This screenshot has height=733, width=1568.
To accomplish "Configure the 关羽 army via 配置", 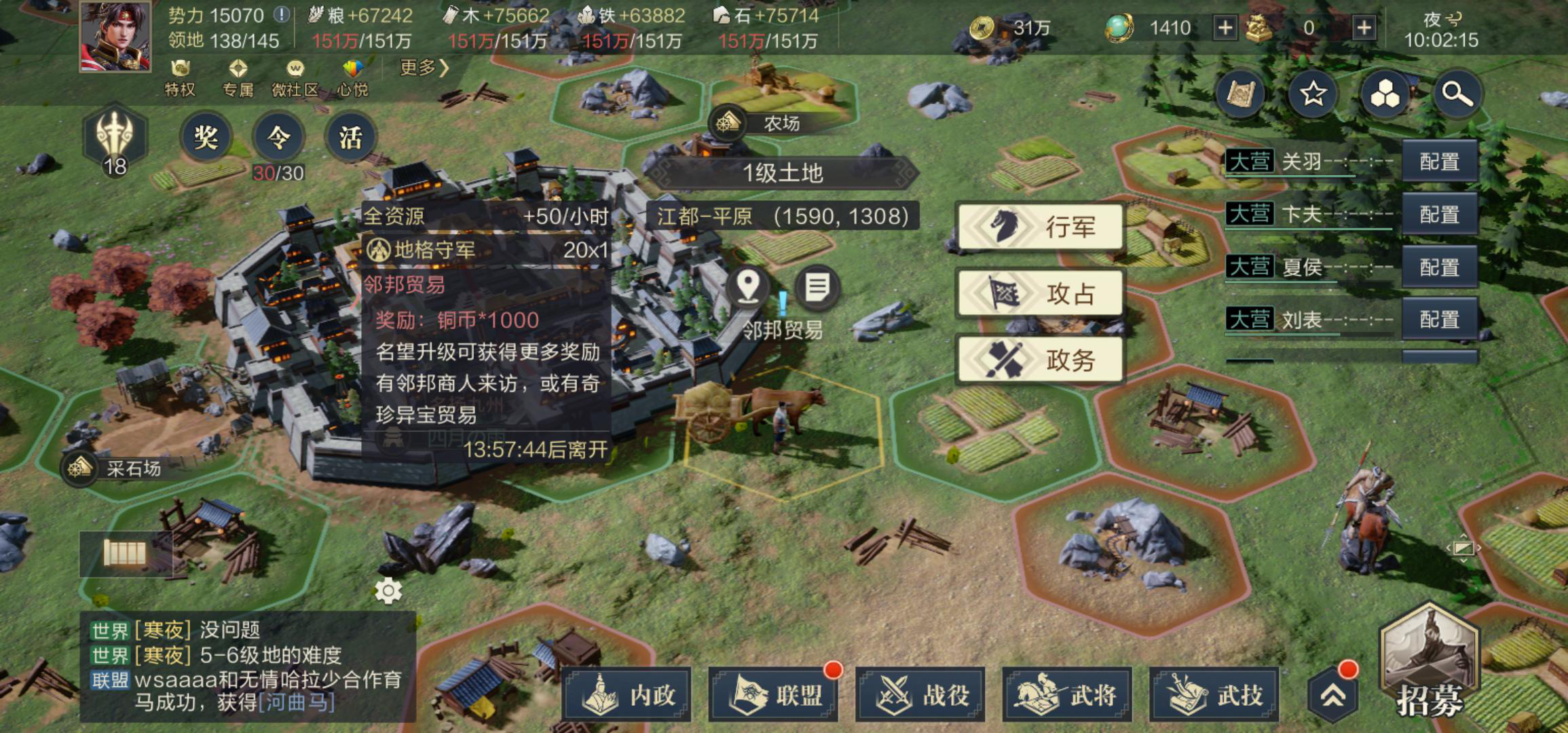I will 1439,162.
